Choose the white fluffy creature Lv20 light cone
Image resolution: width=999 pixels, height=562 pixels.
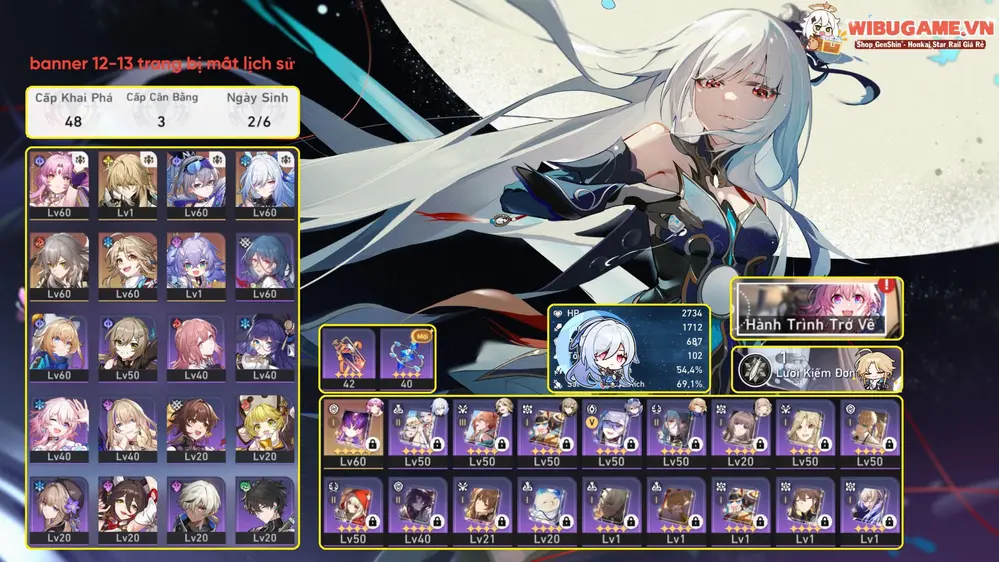547,509
